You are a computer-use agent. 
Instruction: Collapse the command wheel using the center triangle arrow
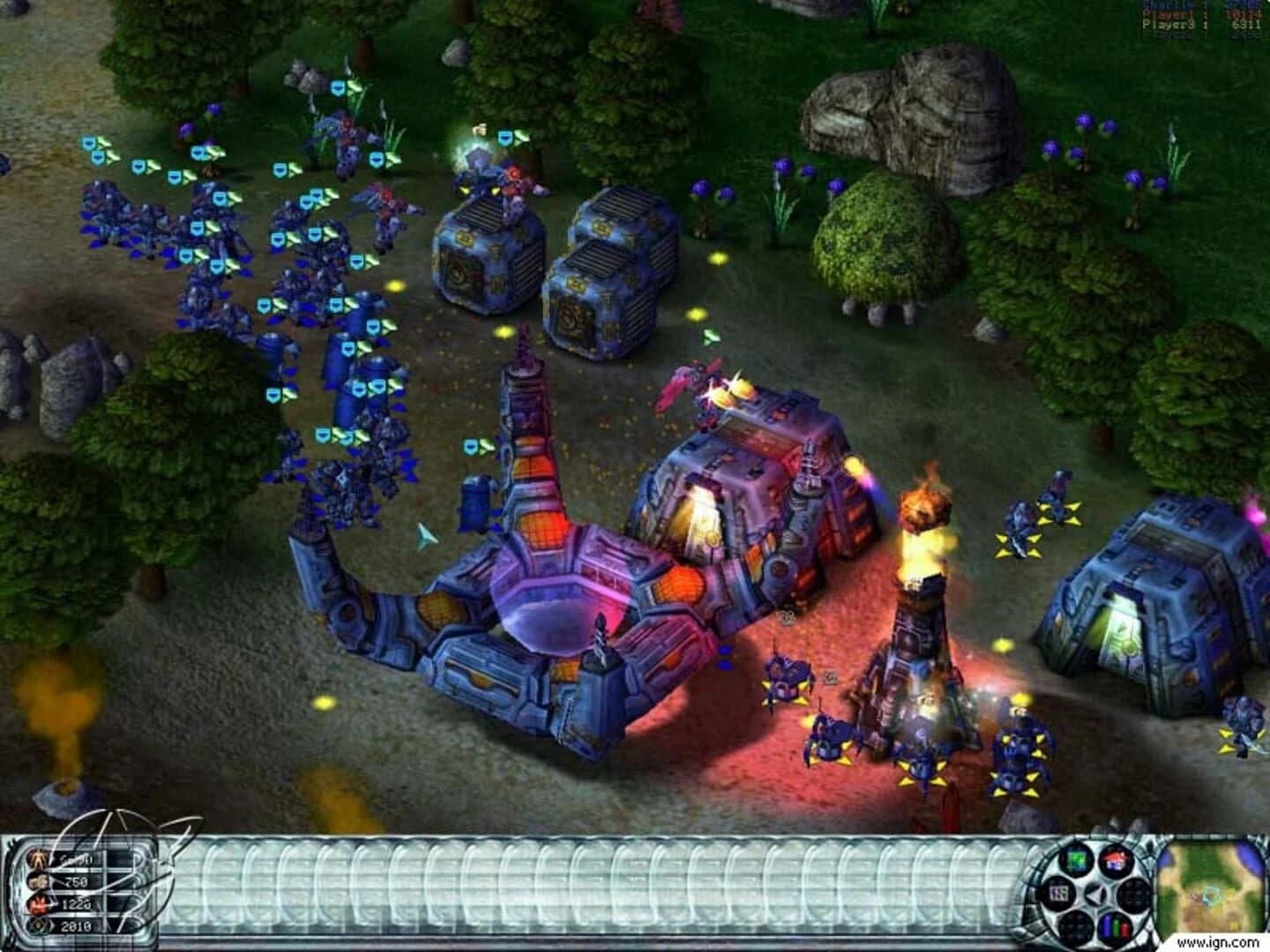click(x=1095, y=892)
